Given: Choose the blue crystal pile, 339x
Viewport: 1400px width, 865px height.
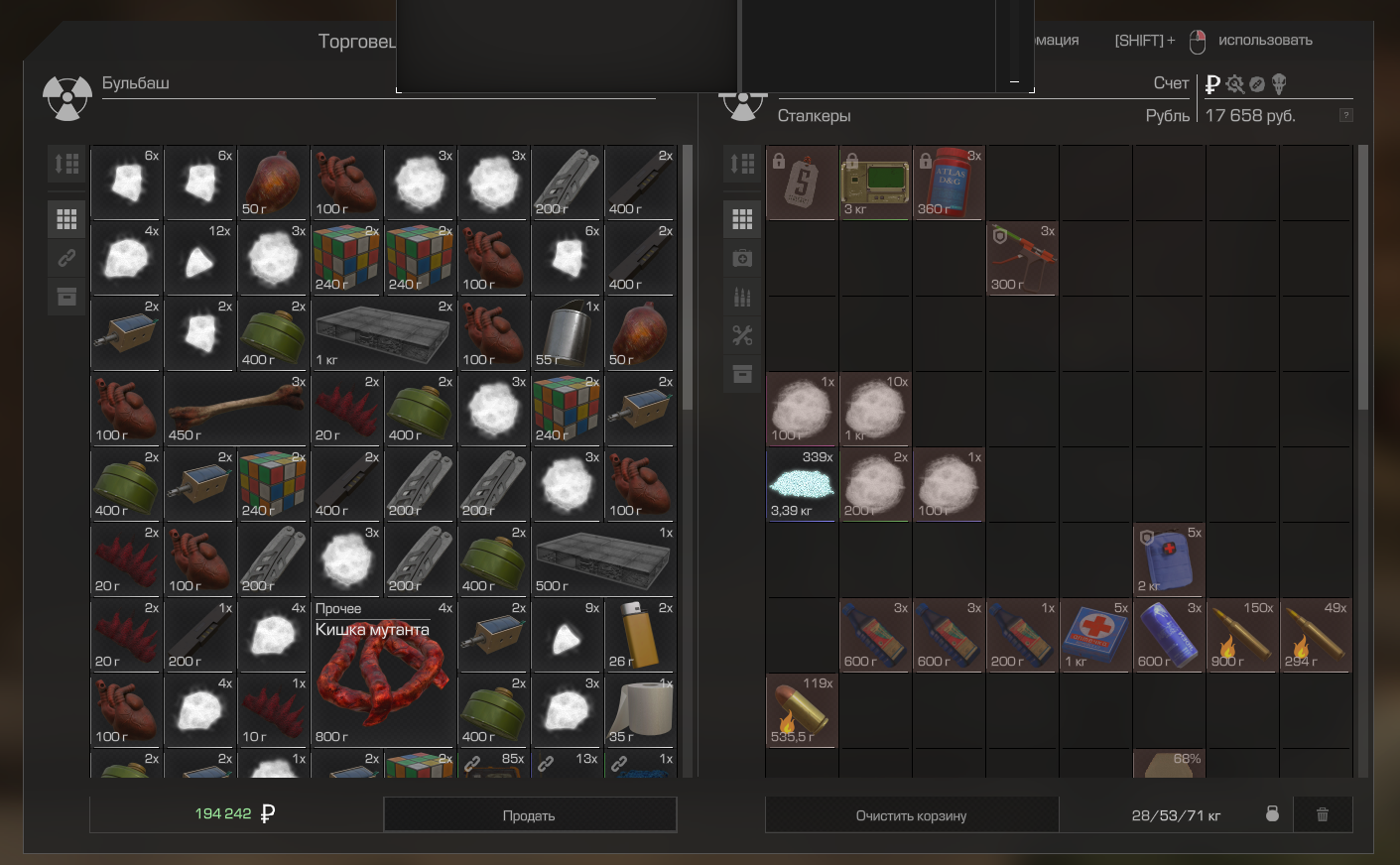Looking at the screenshot, I should point(802,484).
